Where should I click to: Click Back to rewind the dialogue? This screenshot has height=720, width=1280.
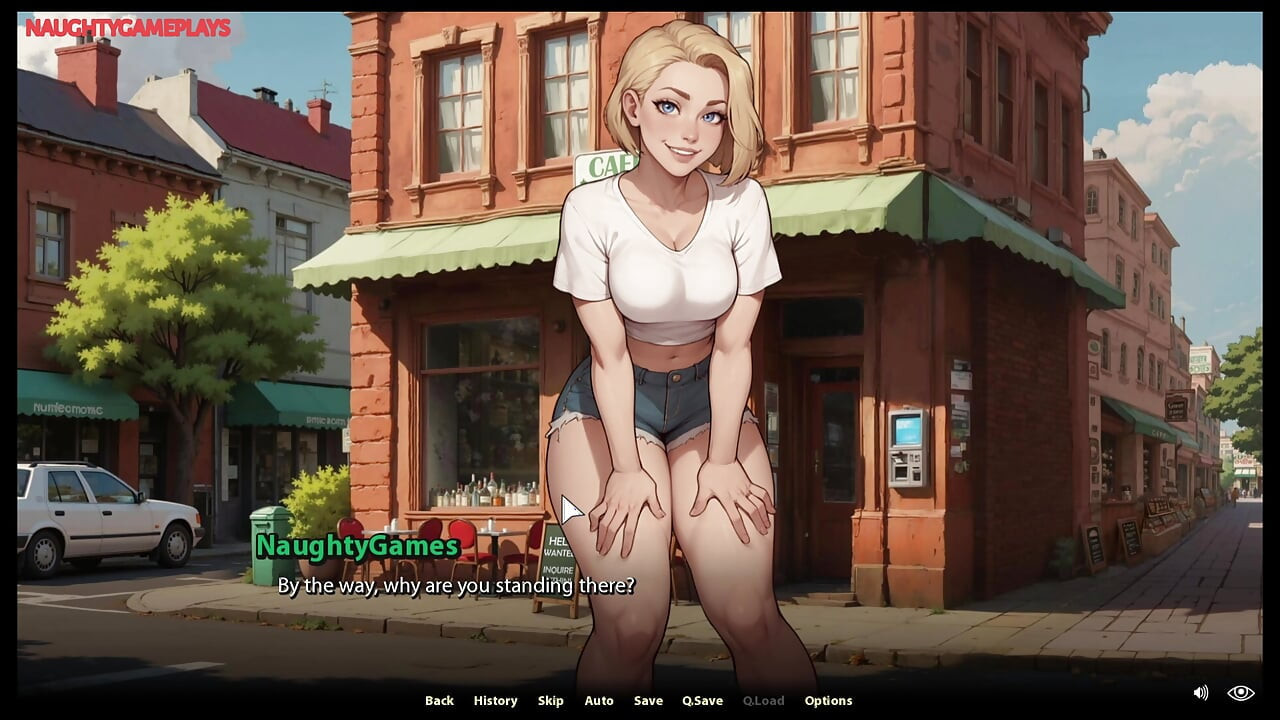pos(438,700)
